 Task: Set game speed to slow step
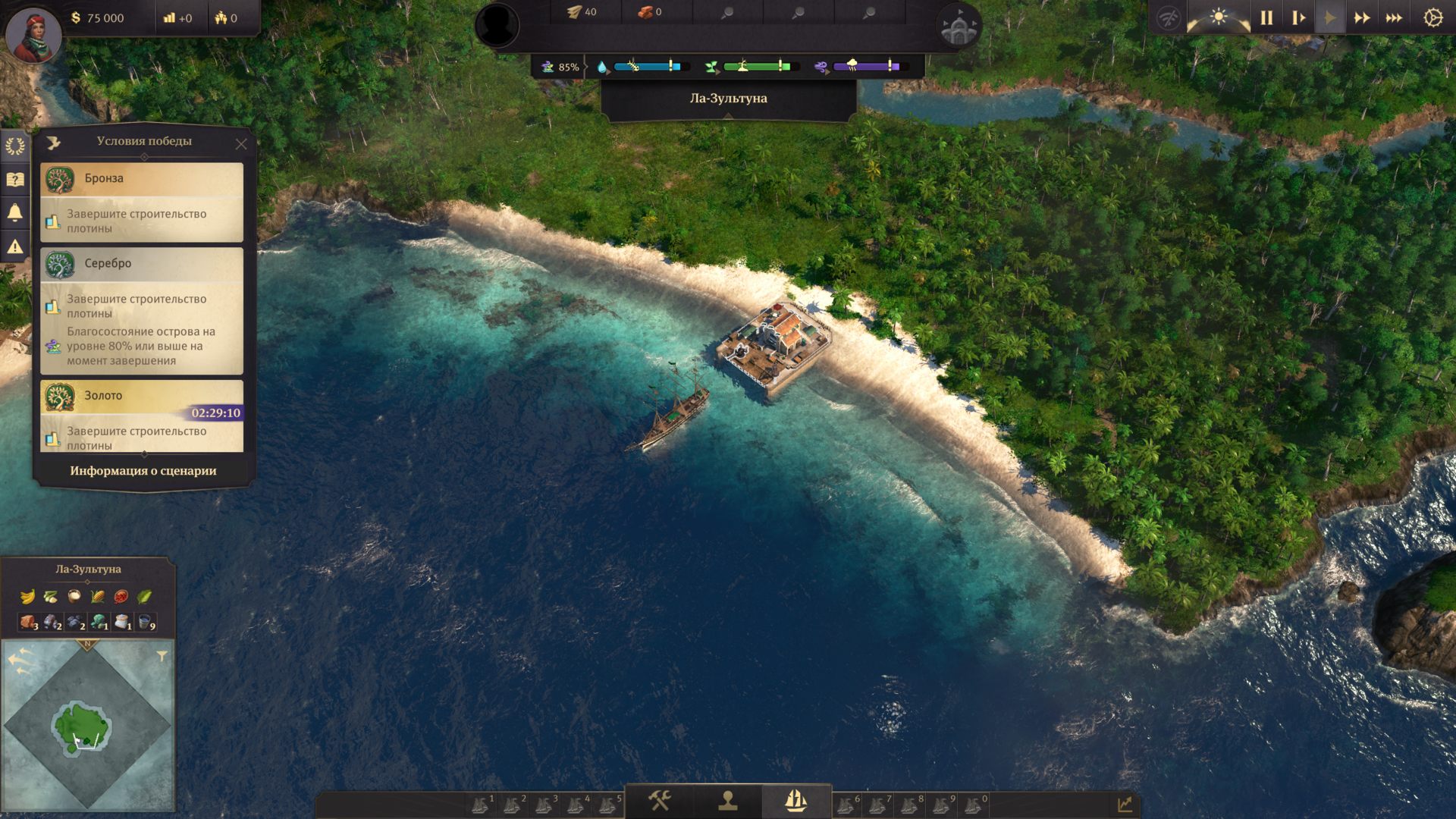pos(1298,17)
